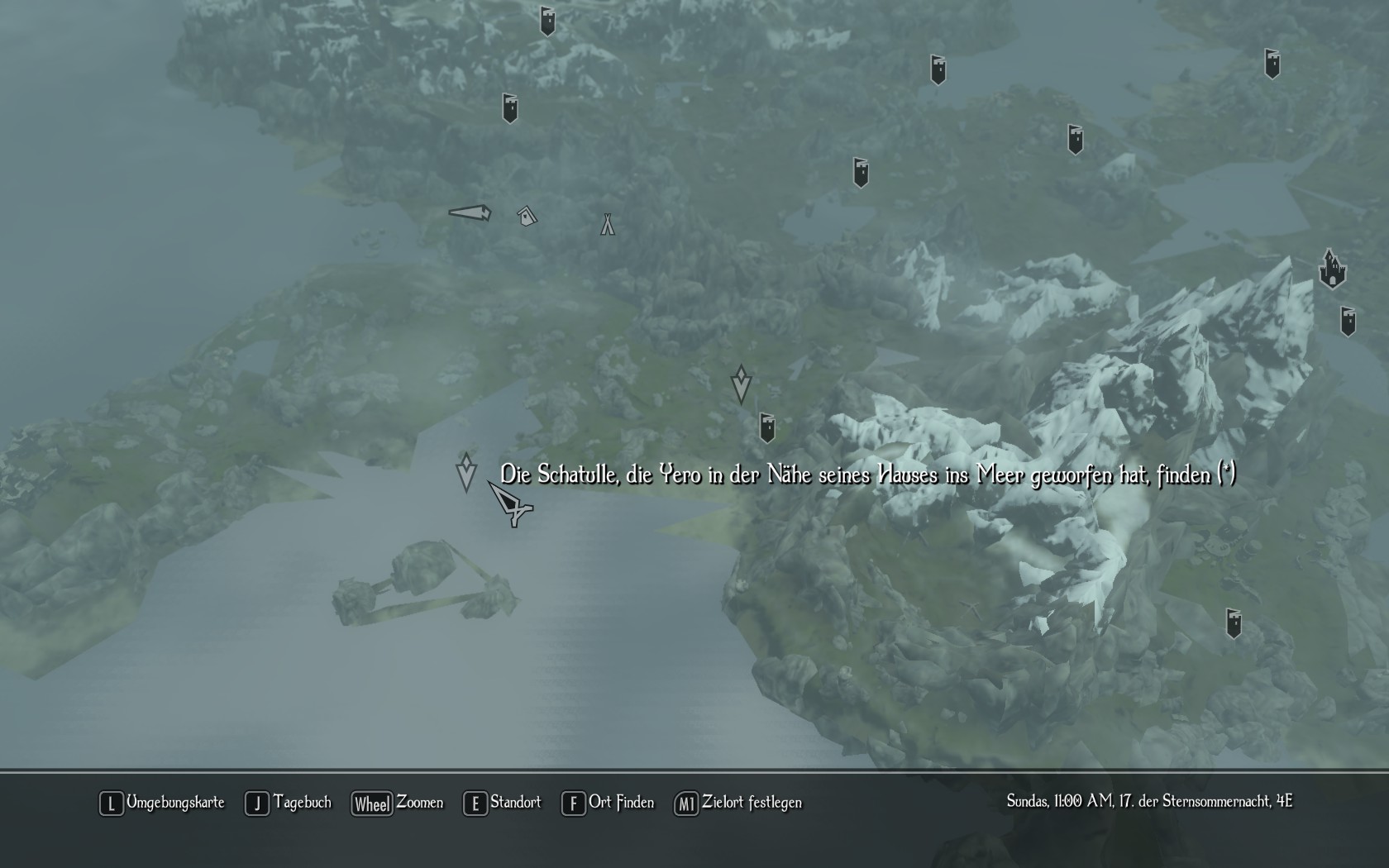The image size is (1389, 868).
Task: Click the tower marker just below the castle icon
Action: 1348,322
